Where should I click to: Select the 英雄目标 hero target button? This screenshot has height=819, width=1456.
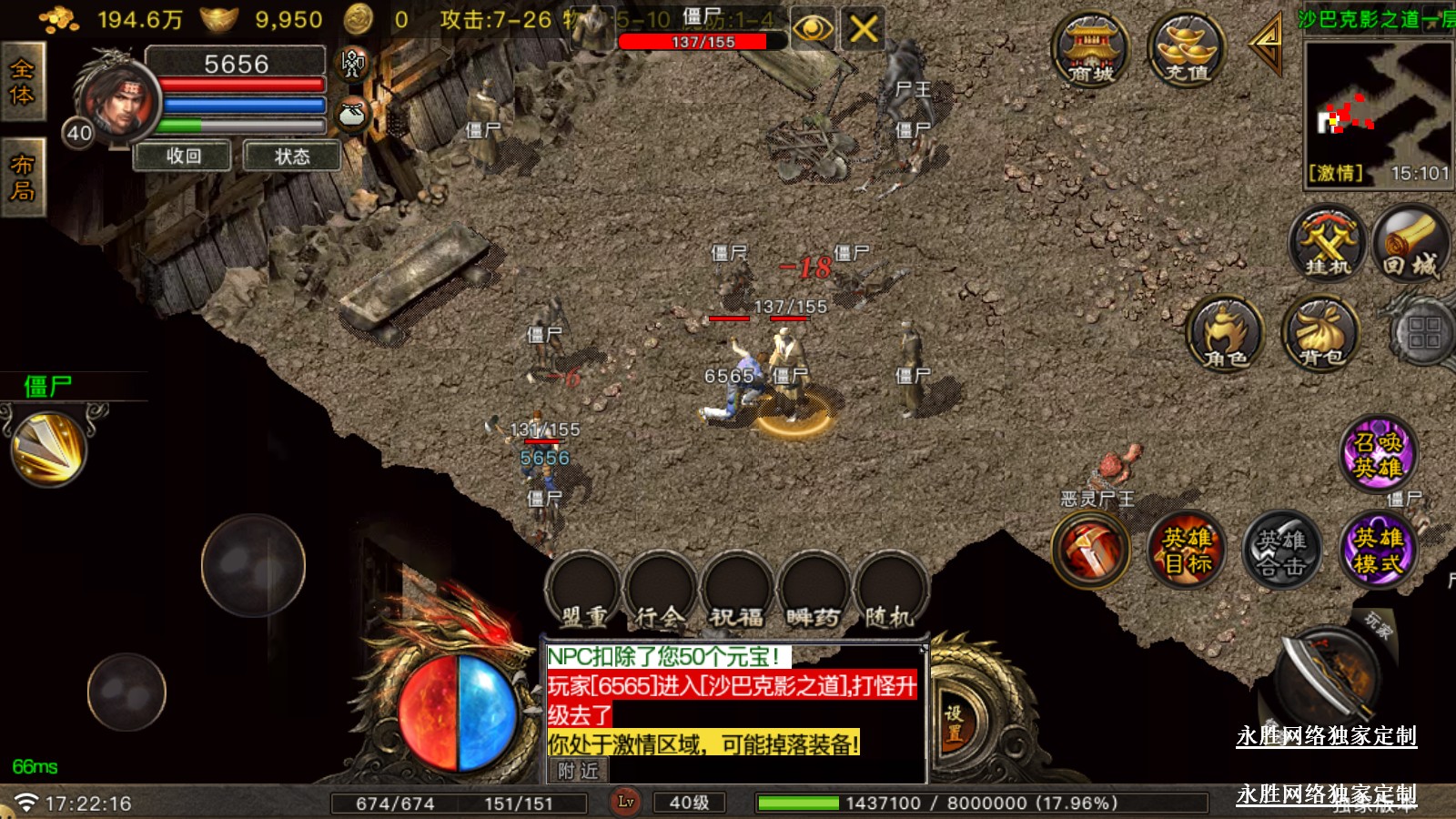(x=1187, y=550)
